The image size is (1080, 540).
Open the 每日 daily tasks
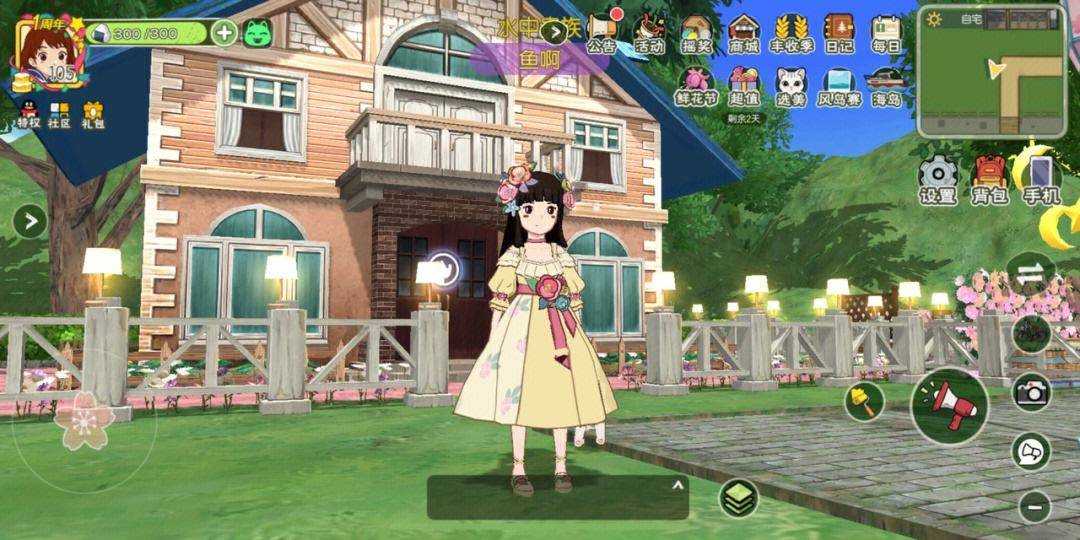pyautogui.click(x=886, y=31)
